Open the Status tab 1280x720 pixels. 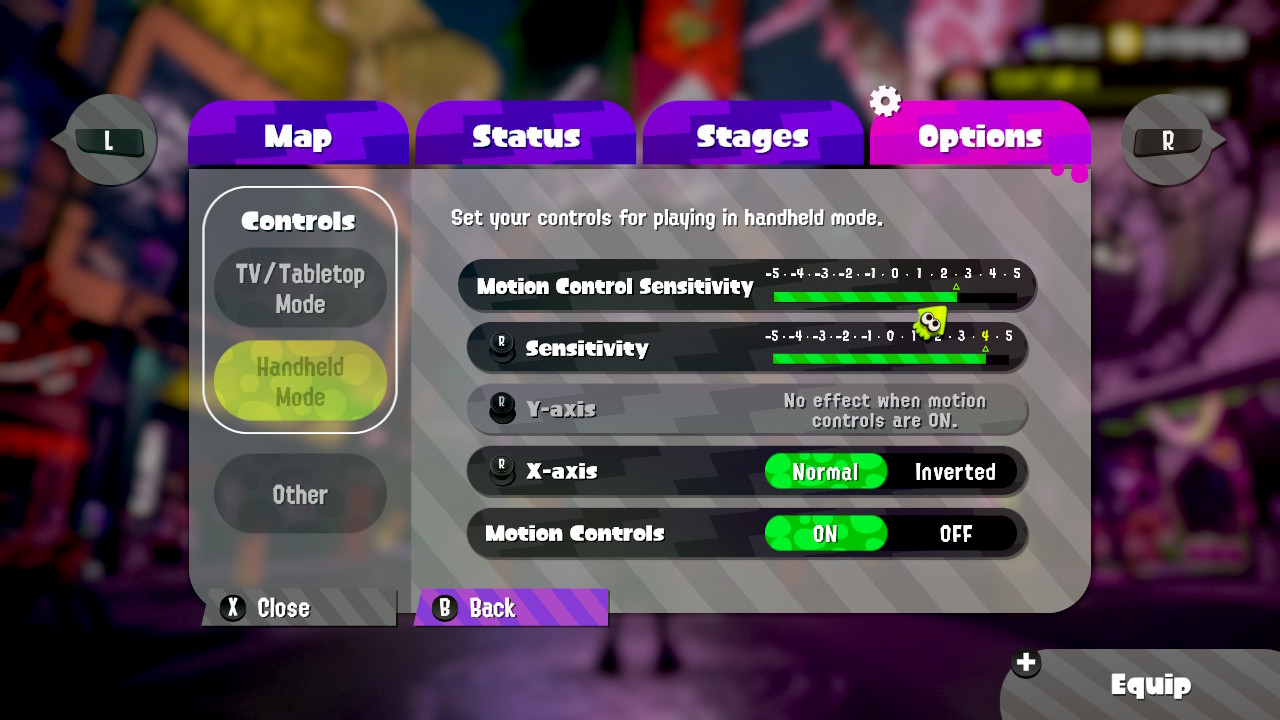click(526, 136)
